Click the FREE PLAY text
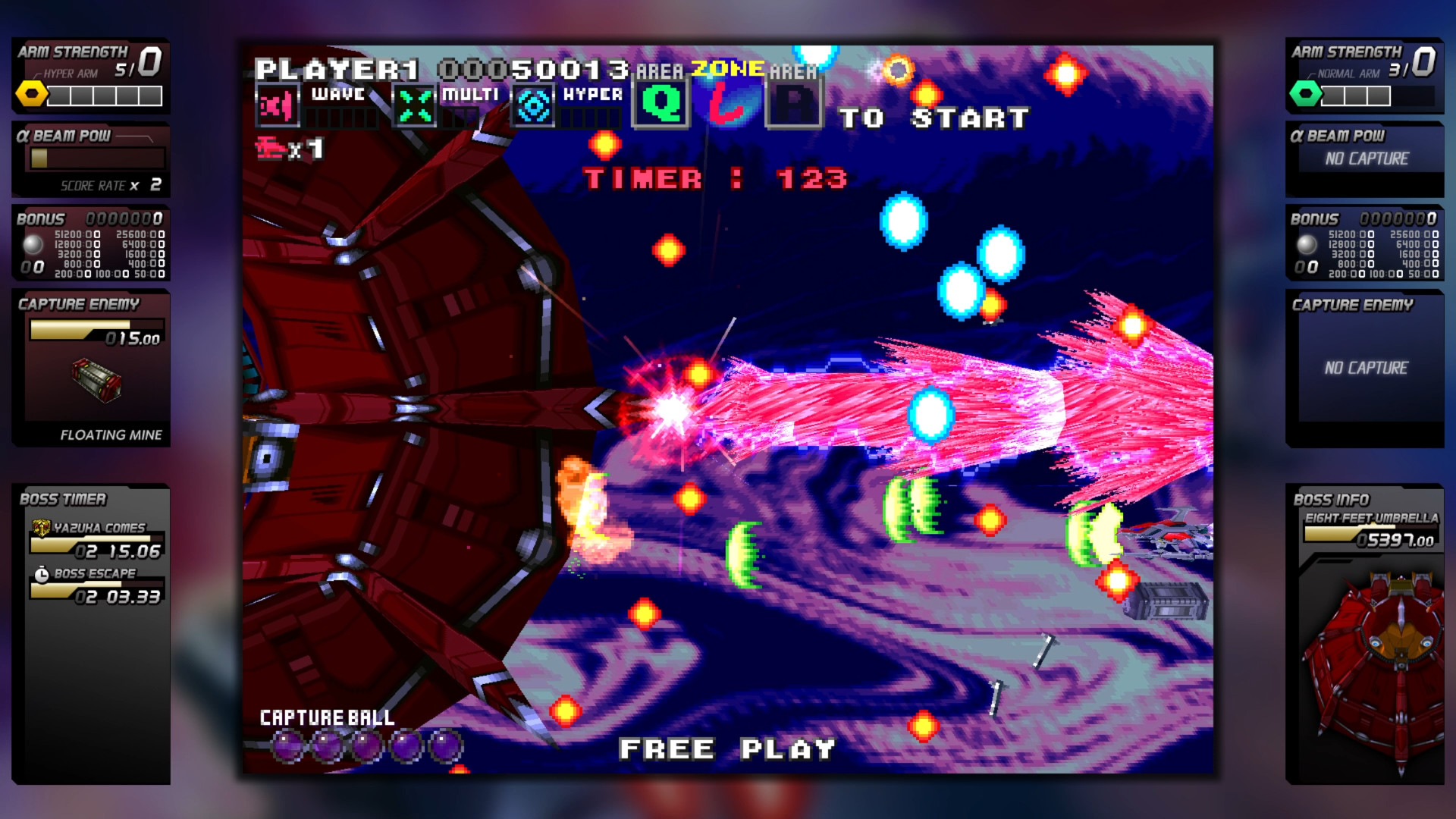 coord(726,748)
